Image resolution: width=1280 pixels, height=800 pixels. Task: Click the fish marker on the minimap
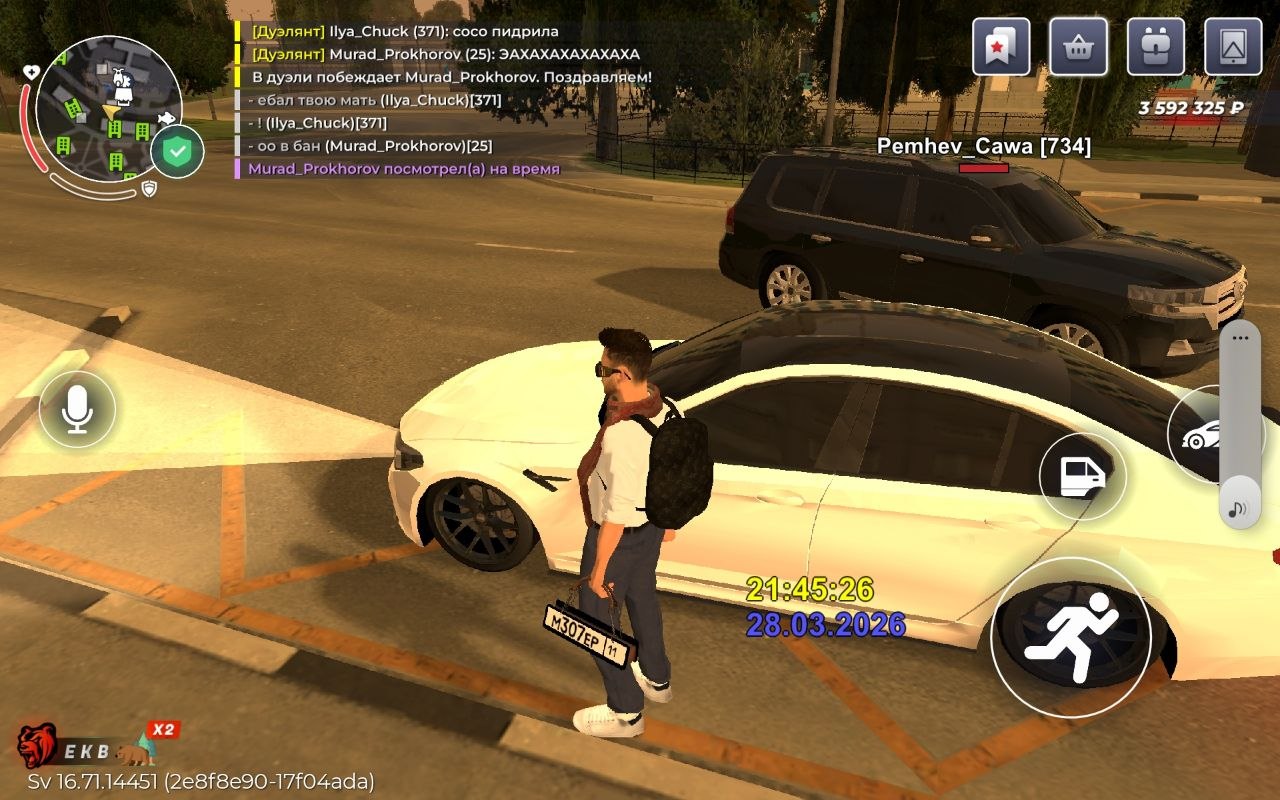click(166, 119)
